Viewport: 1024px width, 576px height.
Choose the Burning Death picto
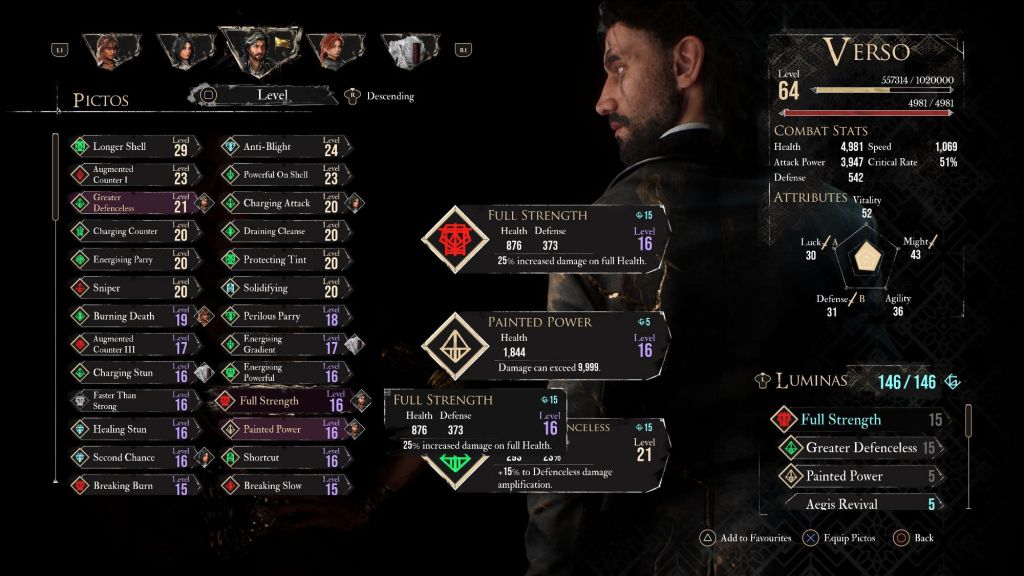point(132,316)
